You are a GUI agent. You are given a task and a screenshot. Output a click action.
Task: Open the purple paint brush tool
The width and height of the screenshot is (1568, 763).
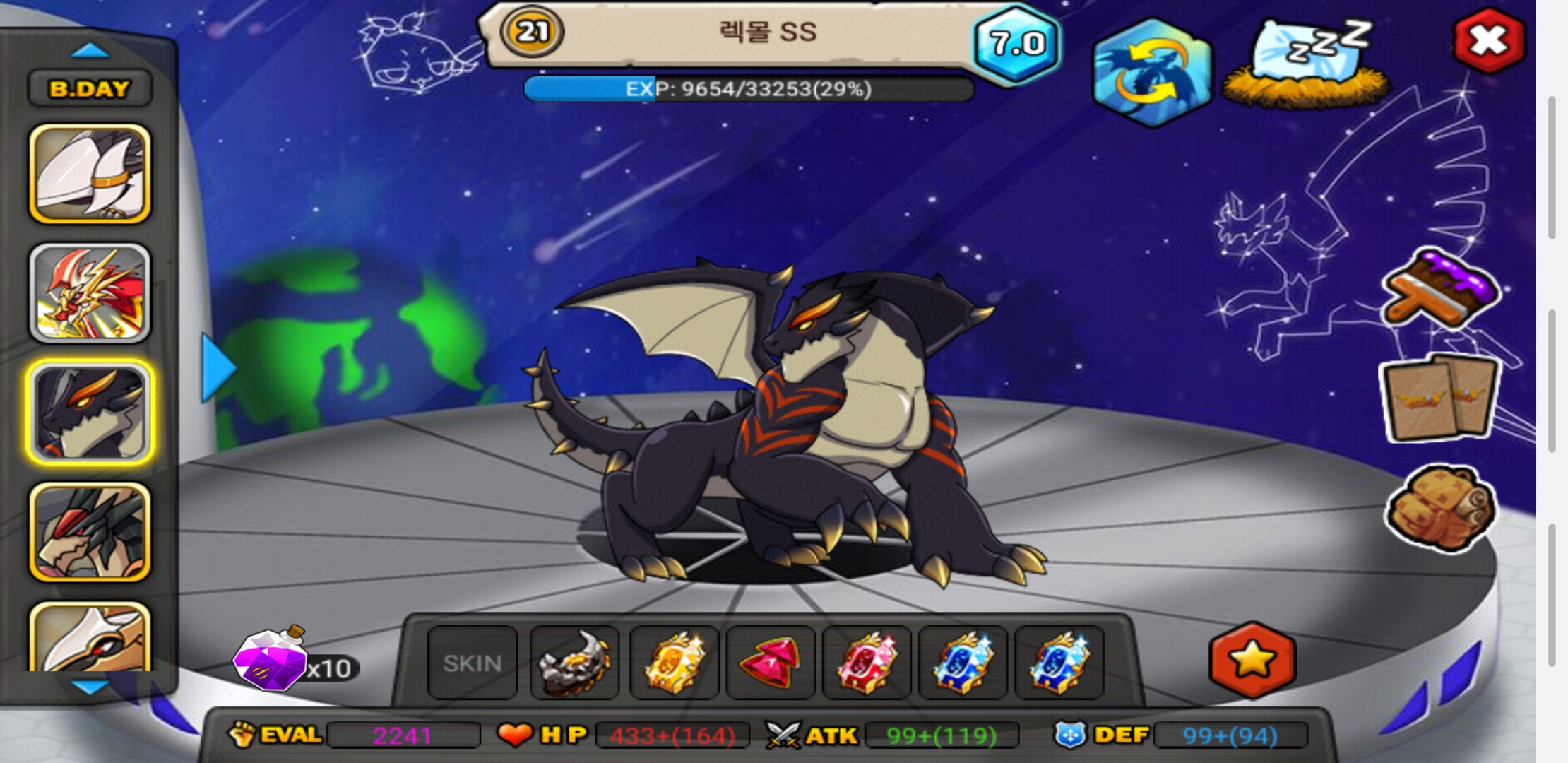1441,290
